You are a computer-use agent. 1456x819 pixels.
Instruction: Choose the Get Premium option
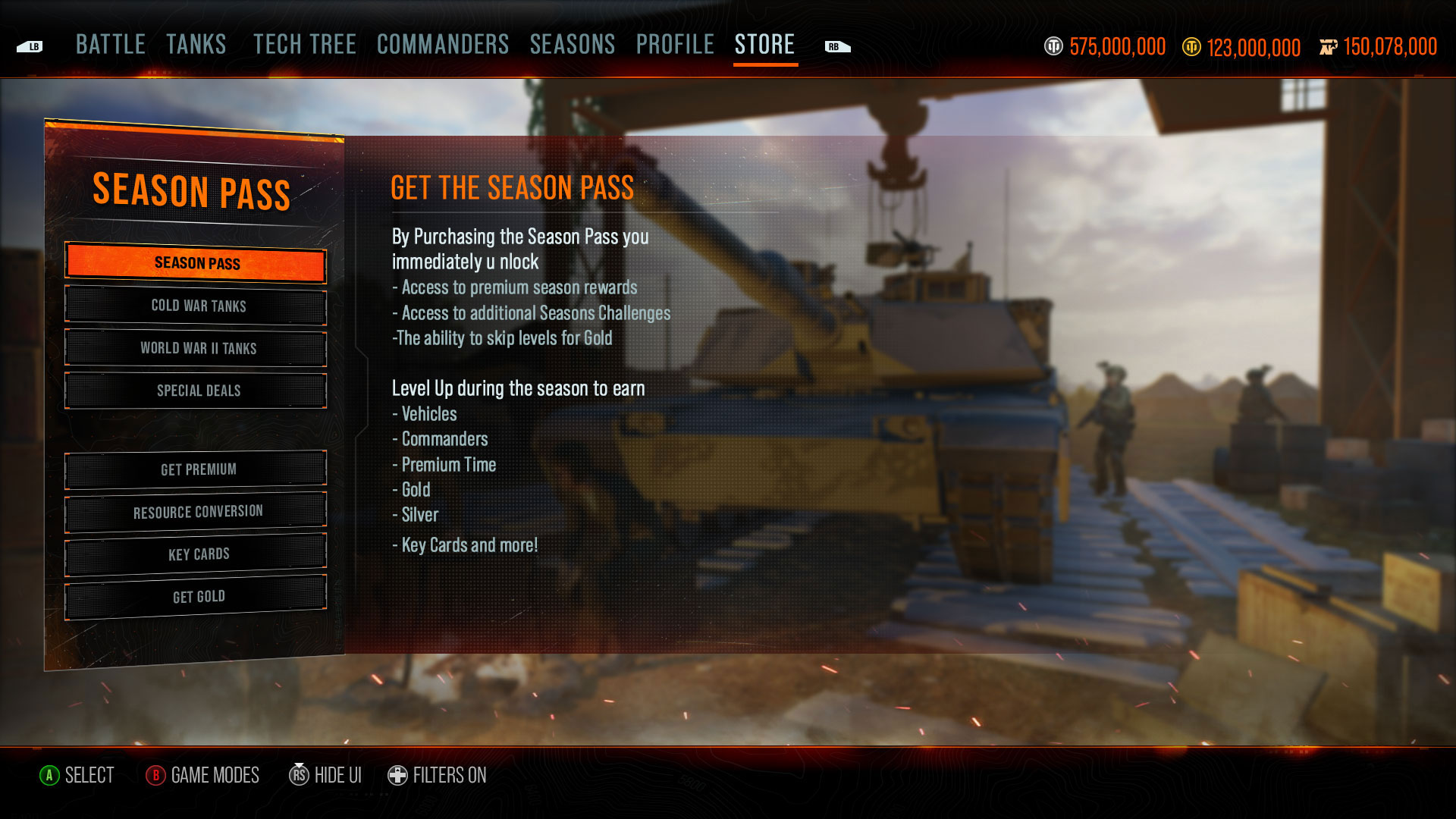(196, 469)
